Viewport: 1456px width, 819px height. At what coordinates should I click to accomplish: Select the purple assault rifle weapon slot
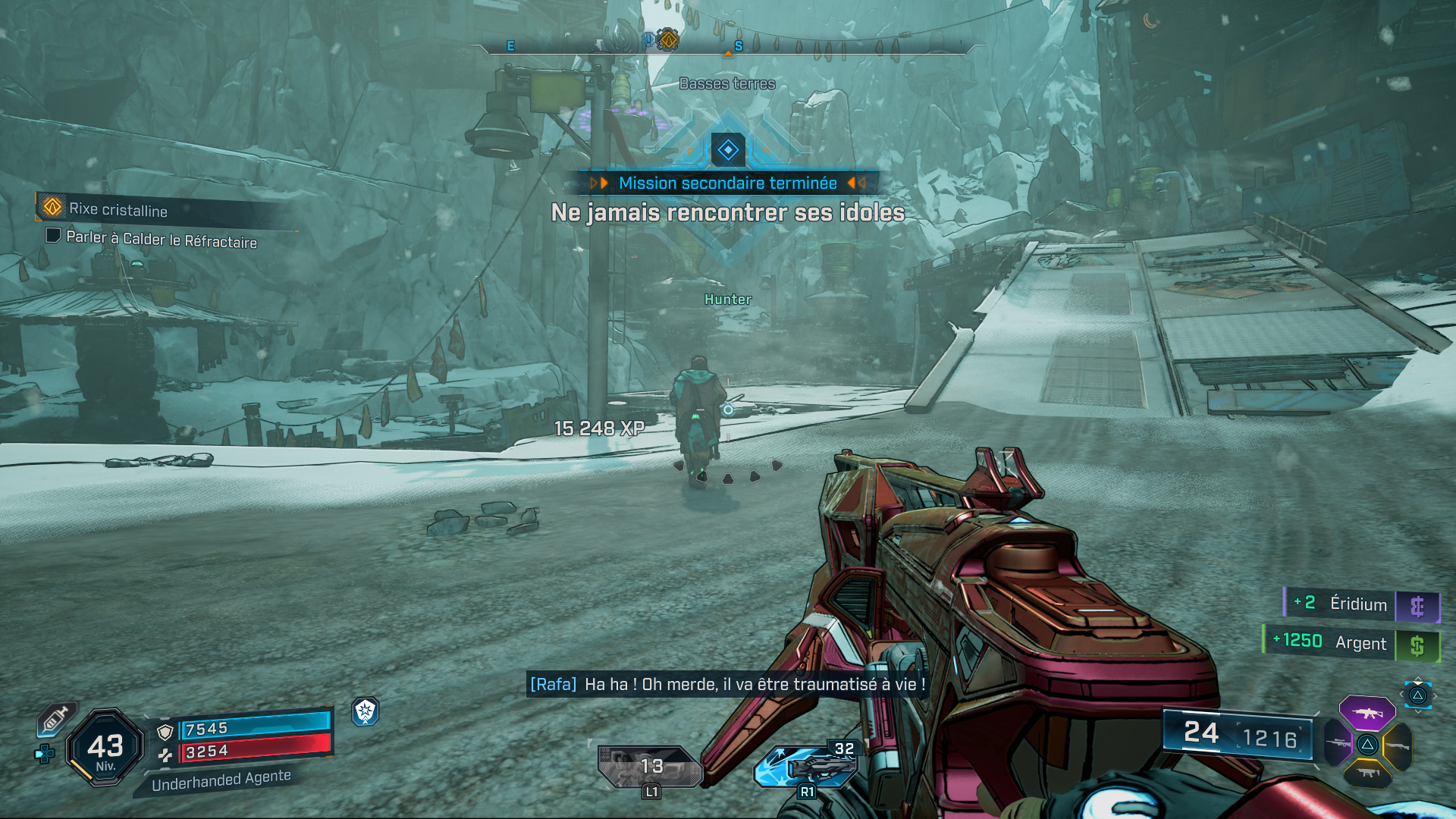coord(1367,713)
